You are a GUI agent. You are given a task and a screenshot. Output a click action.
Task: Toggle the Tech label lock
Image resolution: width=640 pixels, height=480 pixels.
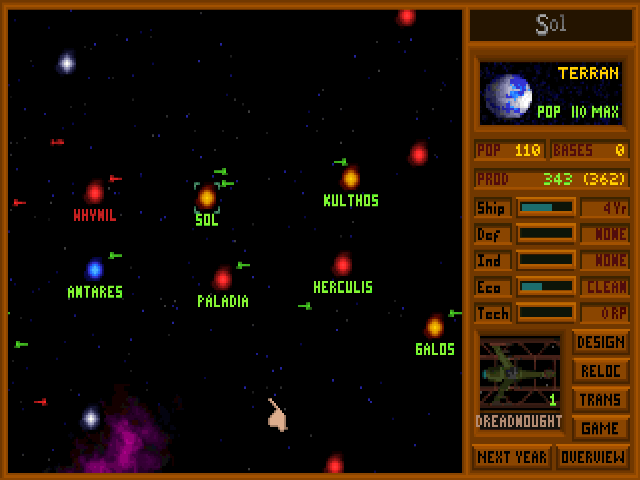pos(493,313)
